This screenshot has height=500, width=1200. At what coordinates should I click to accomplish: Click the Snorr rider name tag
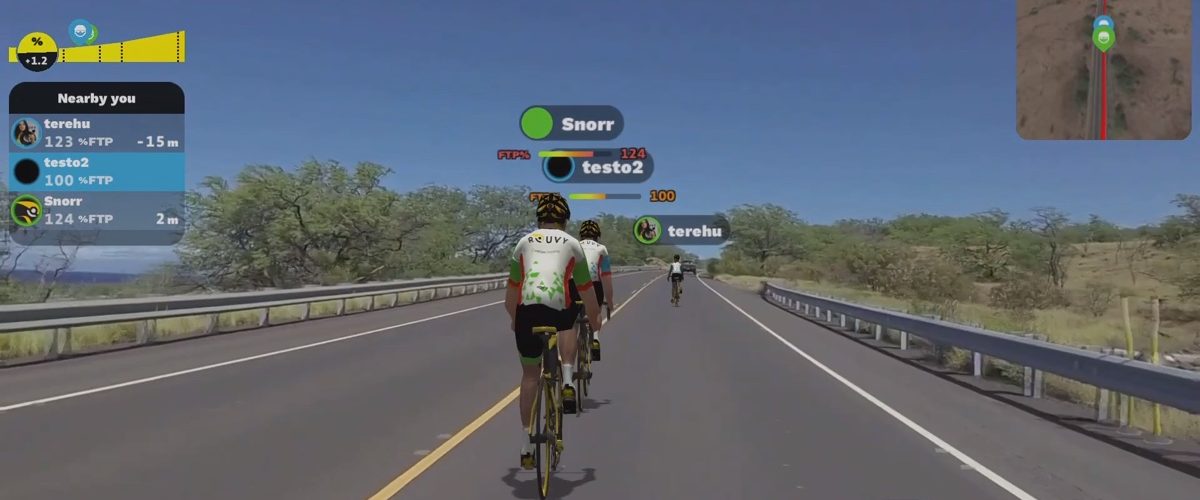pyautogui.click(x=572, y=123)
